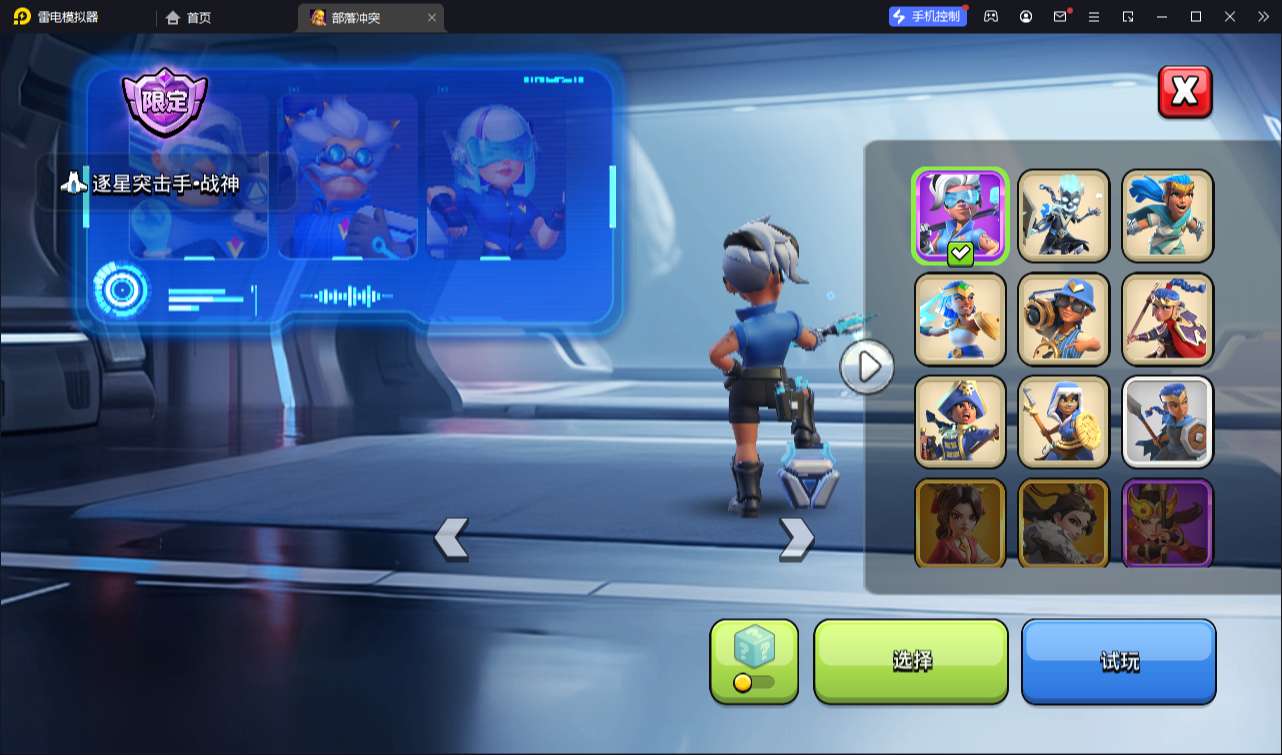Select the purple visor champion skin
The height and width of the screenshot is (755, 1282).
(x=960, y=215)
